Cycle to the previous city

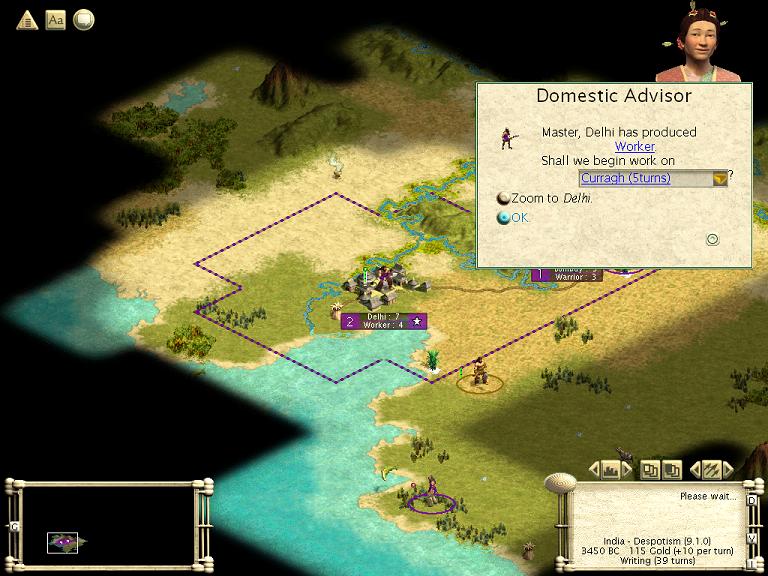[597, 469]
